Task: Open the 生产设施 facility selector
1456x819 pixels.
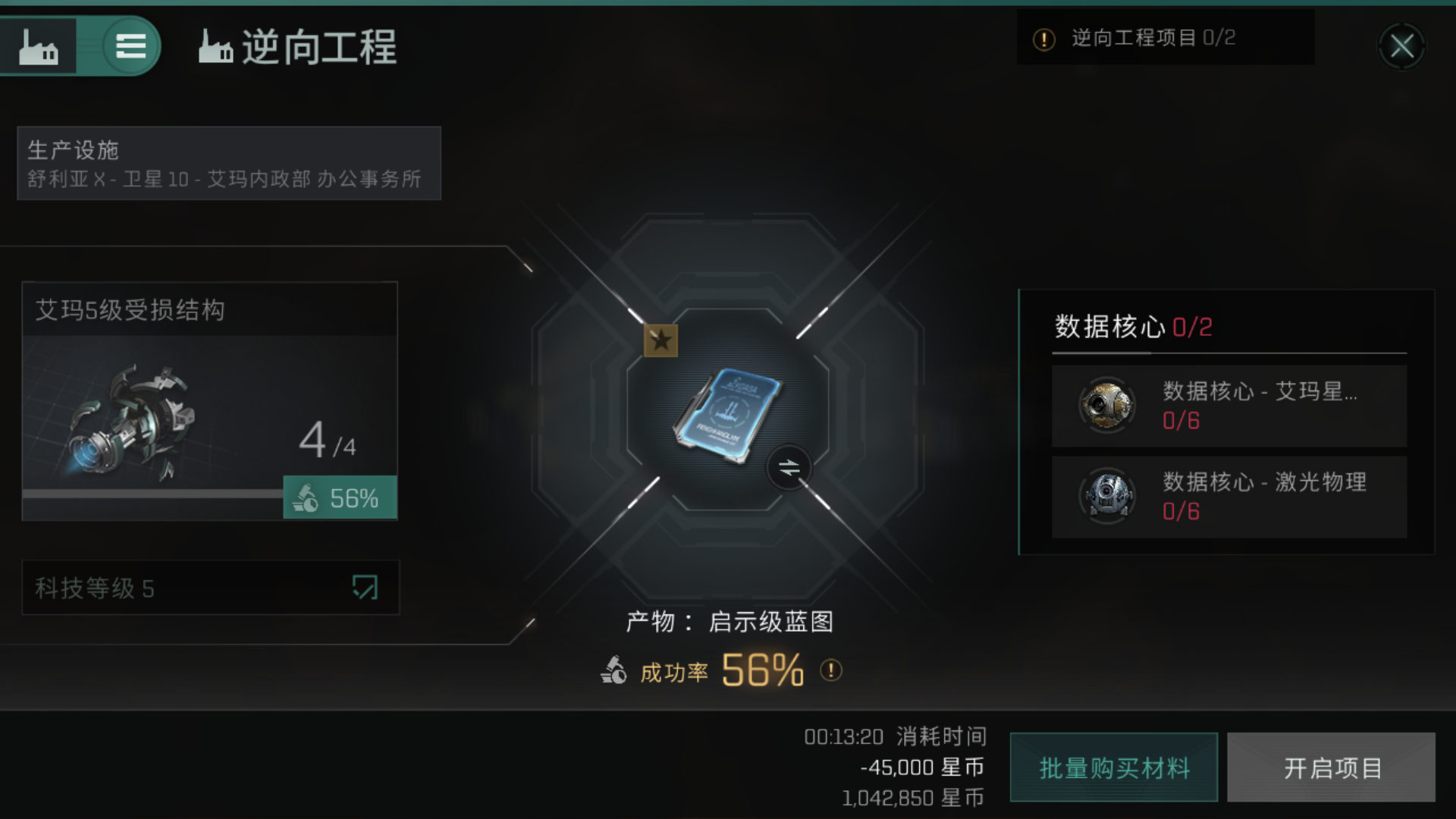Action: point(227,163)
